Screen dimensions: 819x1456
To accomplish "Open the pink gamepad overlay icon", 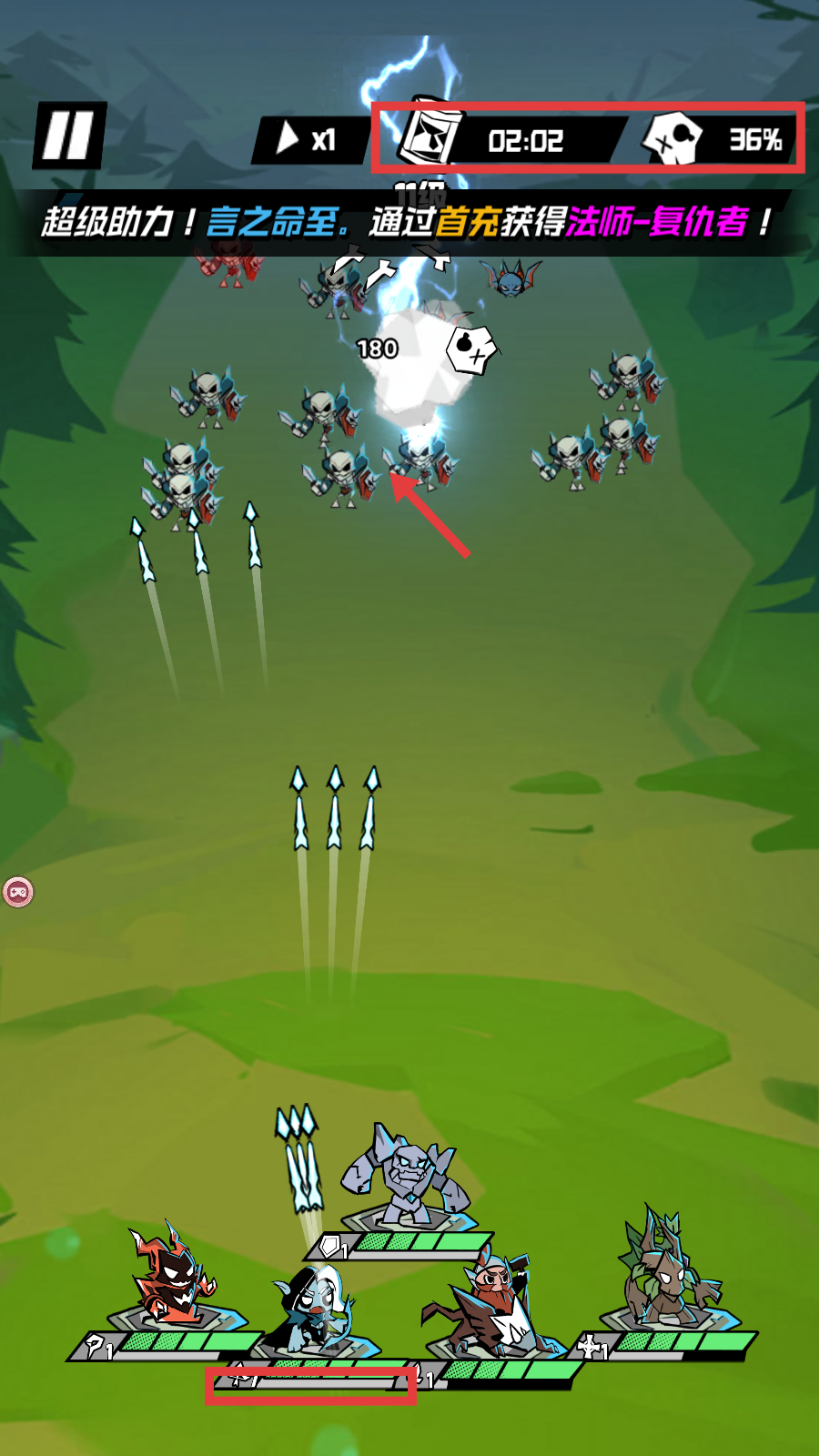I will pyautogui.click(x=18, y=892).
